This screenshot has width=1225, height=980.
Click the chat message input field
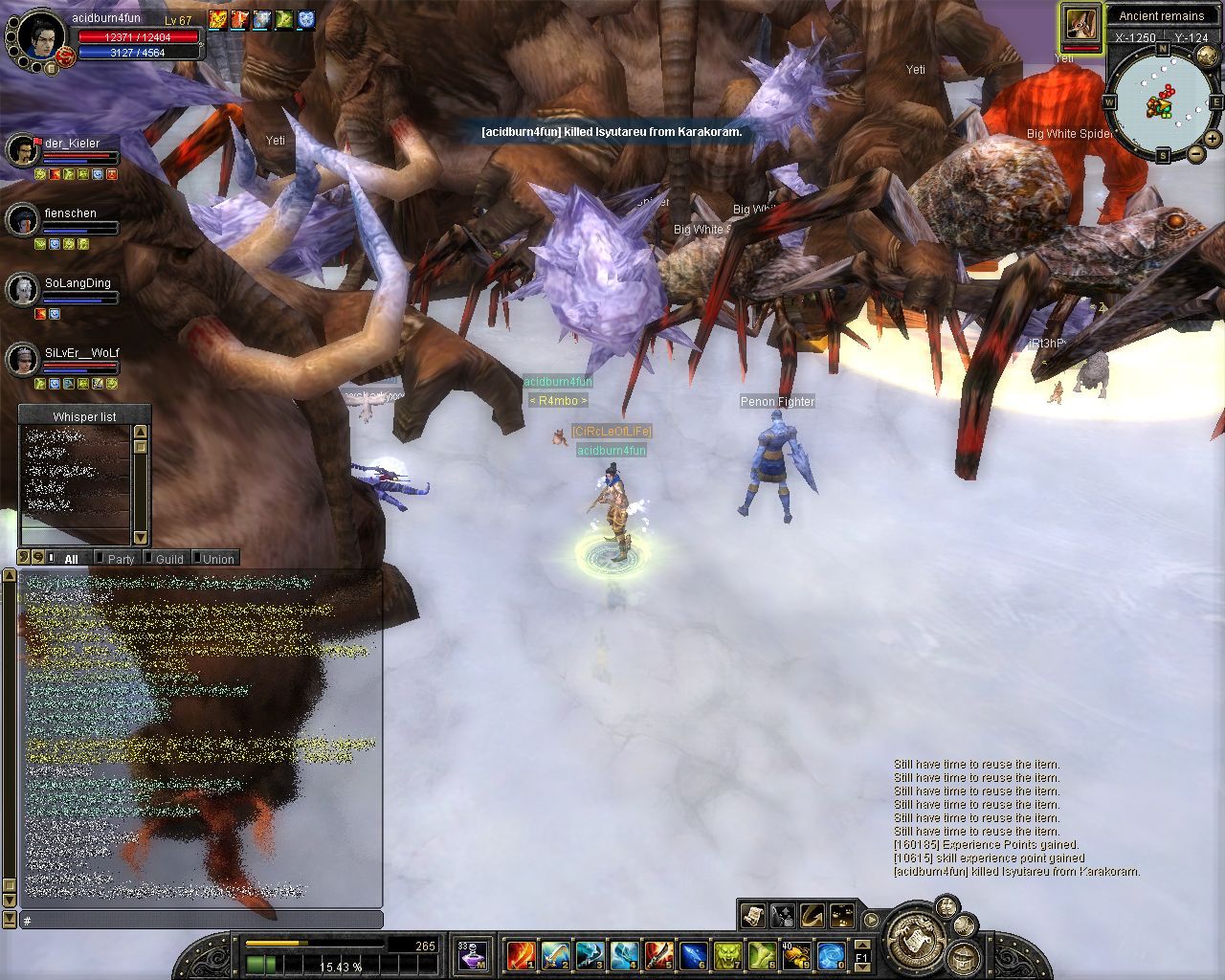point(201,921)
